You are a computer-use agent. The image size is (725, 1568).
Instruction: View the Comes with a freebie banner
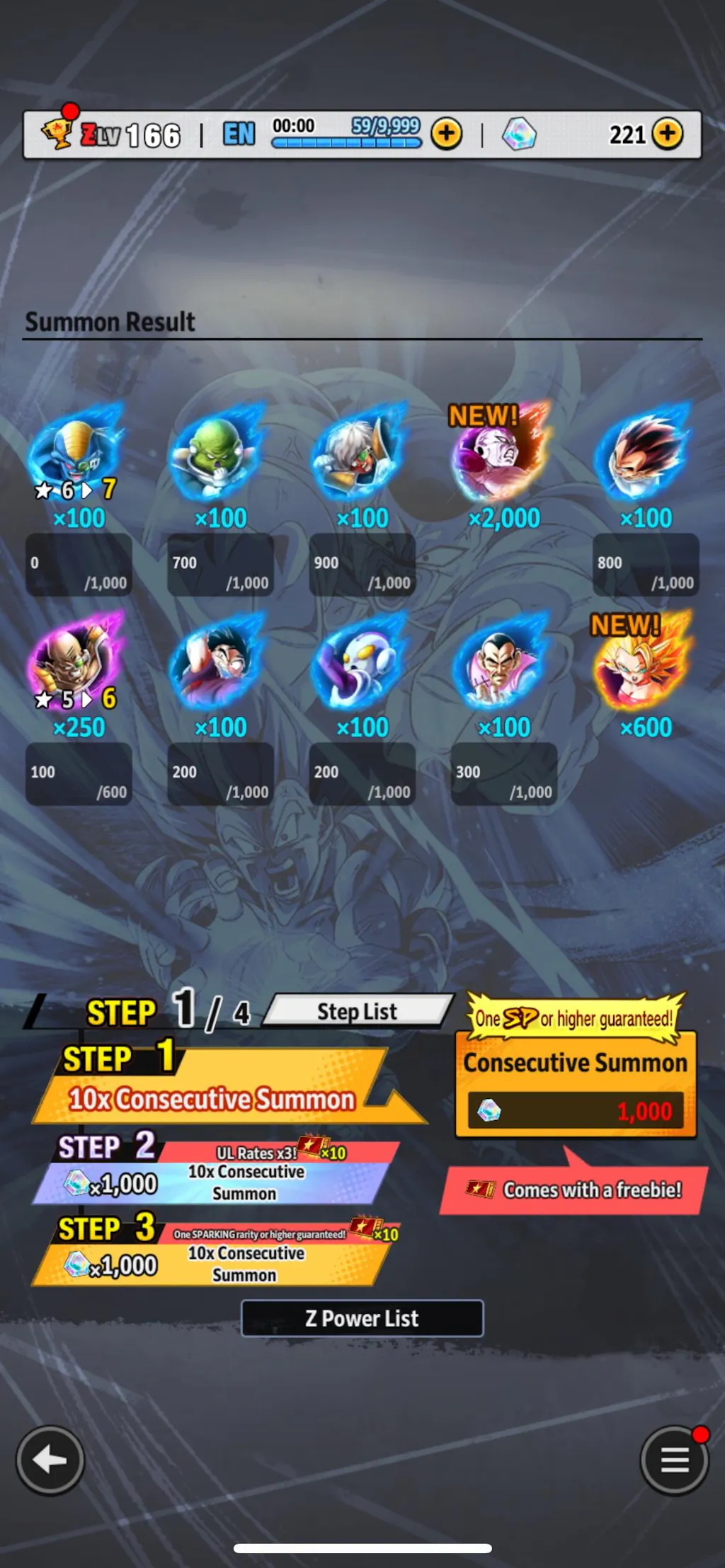(x=573, y=1190)
